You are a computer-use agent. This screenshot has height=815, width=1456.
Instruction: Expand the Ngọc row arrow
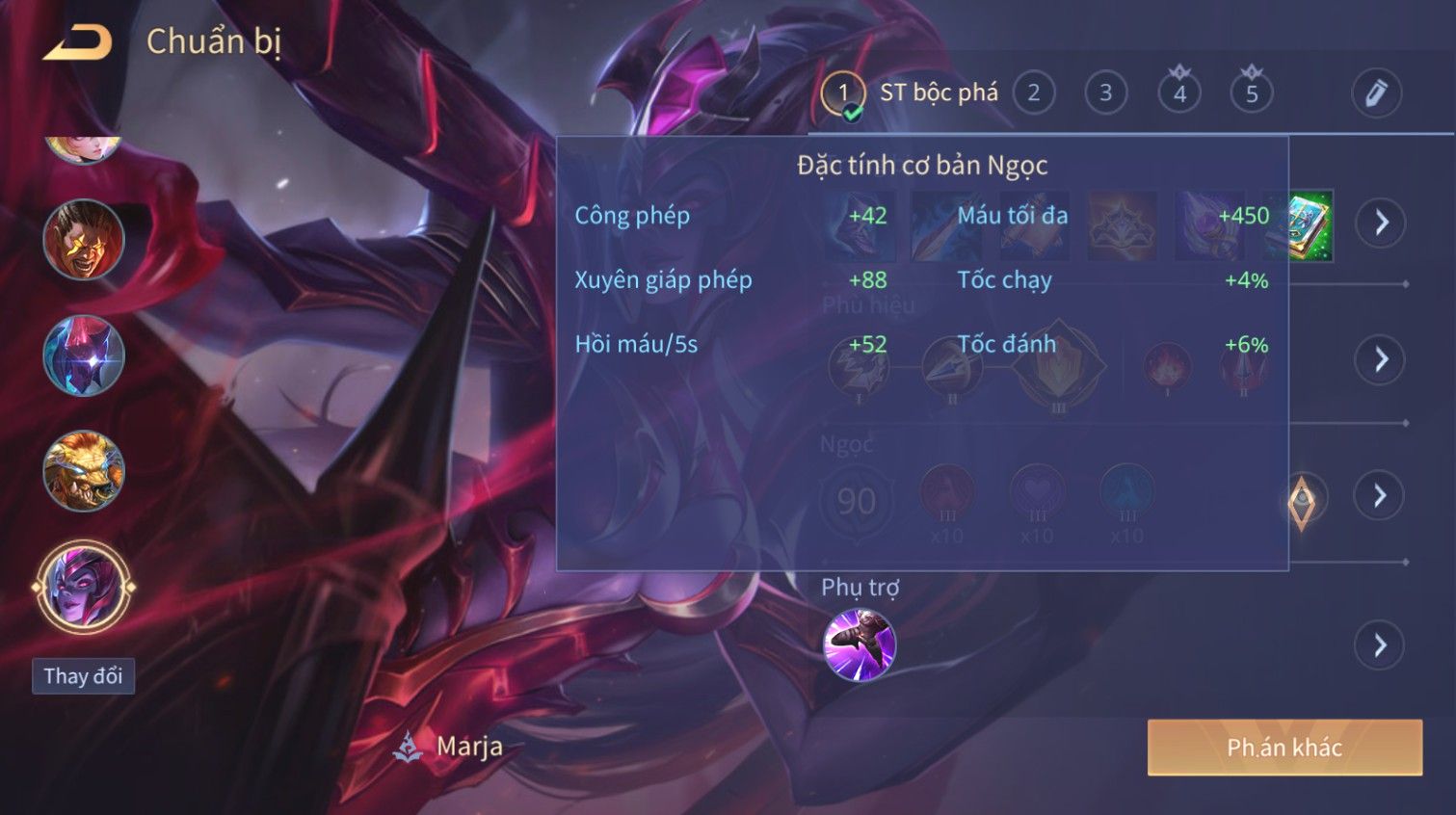pyautogui.click(x=1380, y=495)
